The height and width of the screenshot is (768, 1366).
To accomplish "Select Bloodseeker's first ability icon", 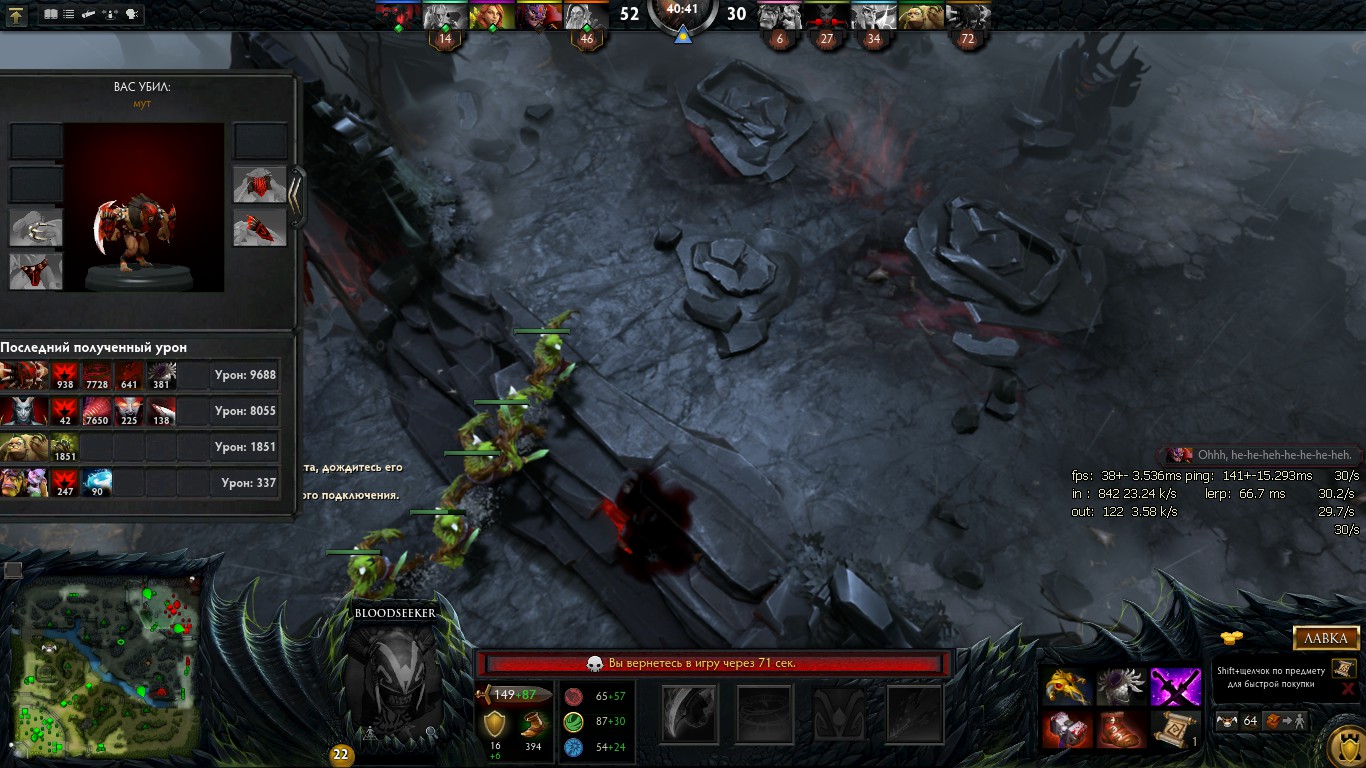I will coord(690,714).
